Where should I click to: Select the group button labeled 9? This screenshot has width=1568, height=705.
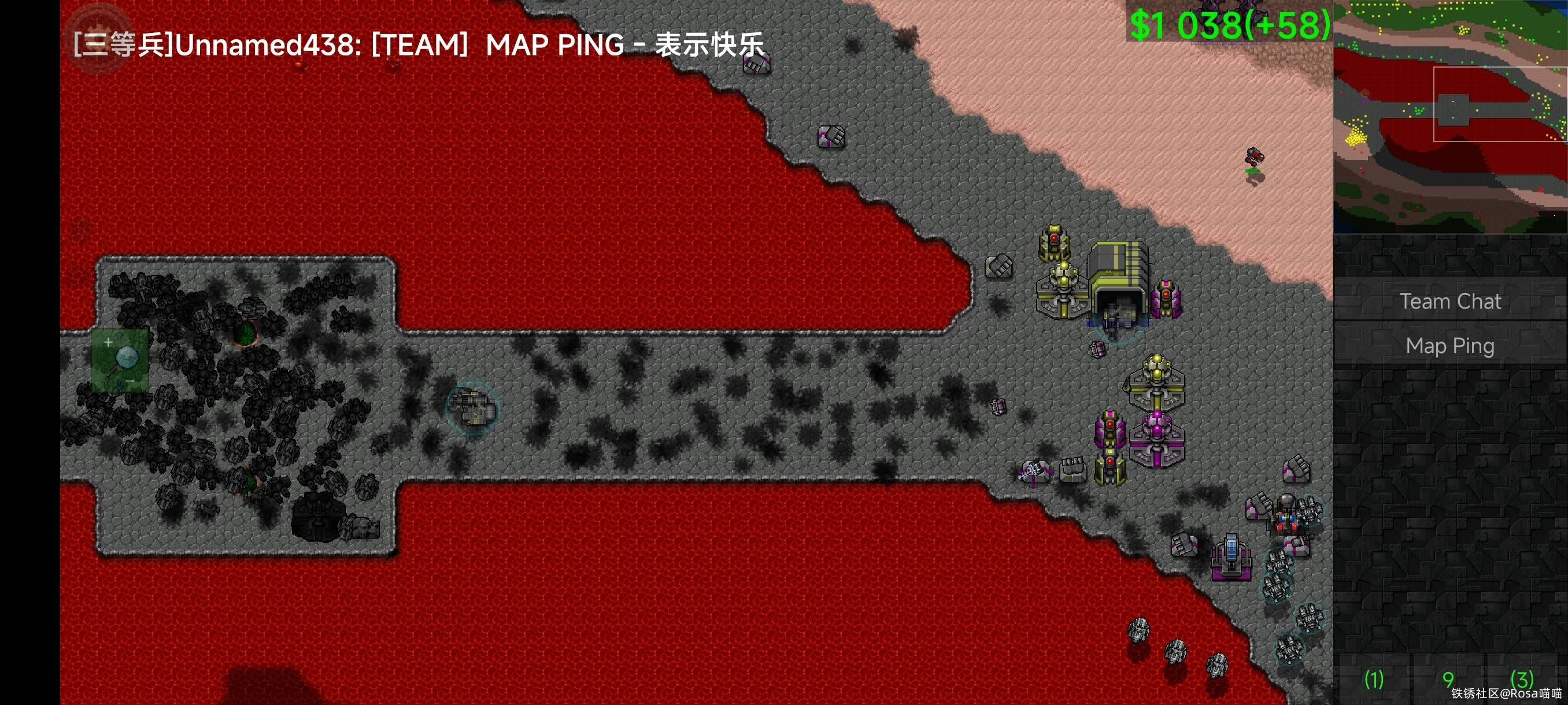click(x=1448, y=678)
